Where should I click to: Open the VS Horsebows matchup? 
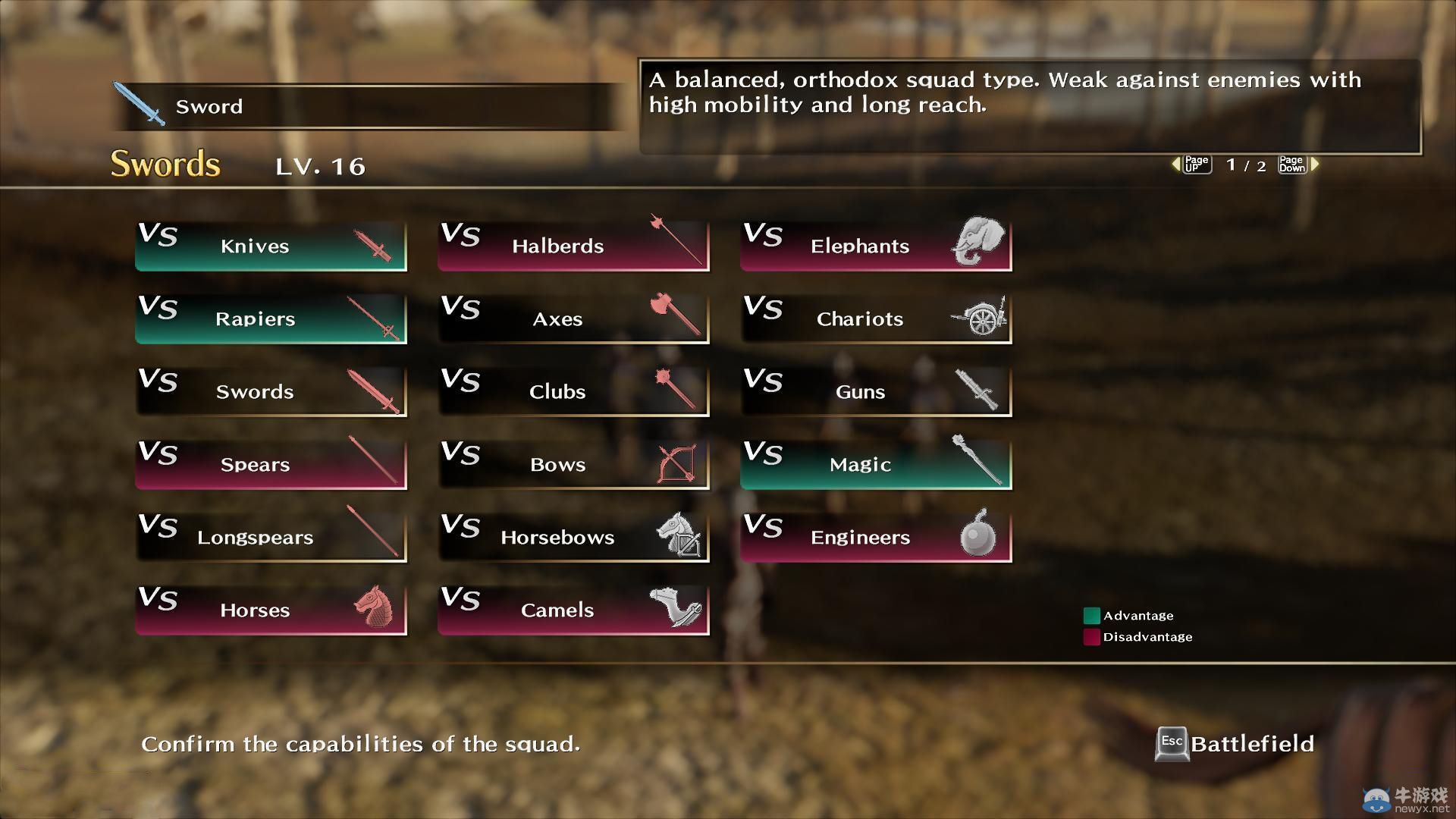point(573,537)
